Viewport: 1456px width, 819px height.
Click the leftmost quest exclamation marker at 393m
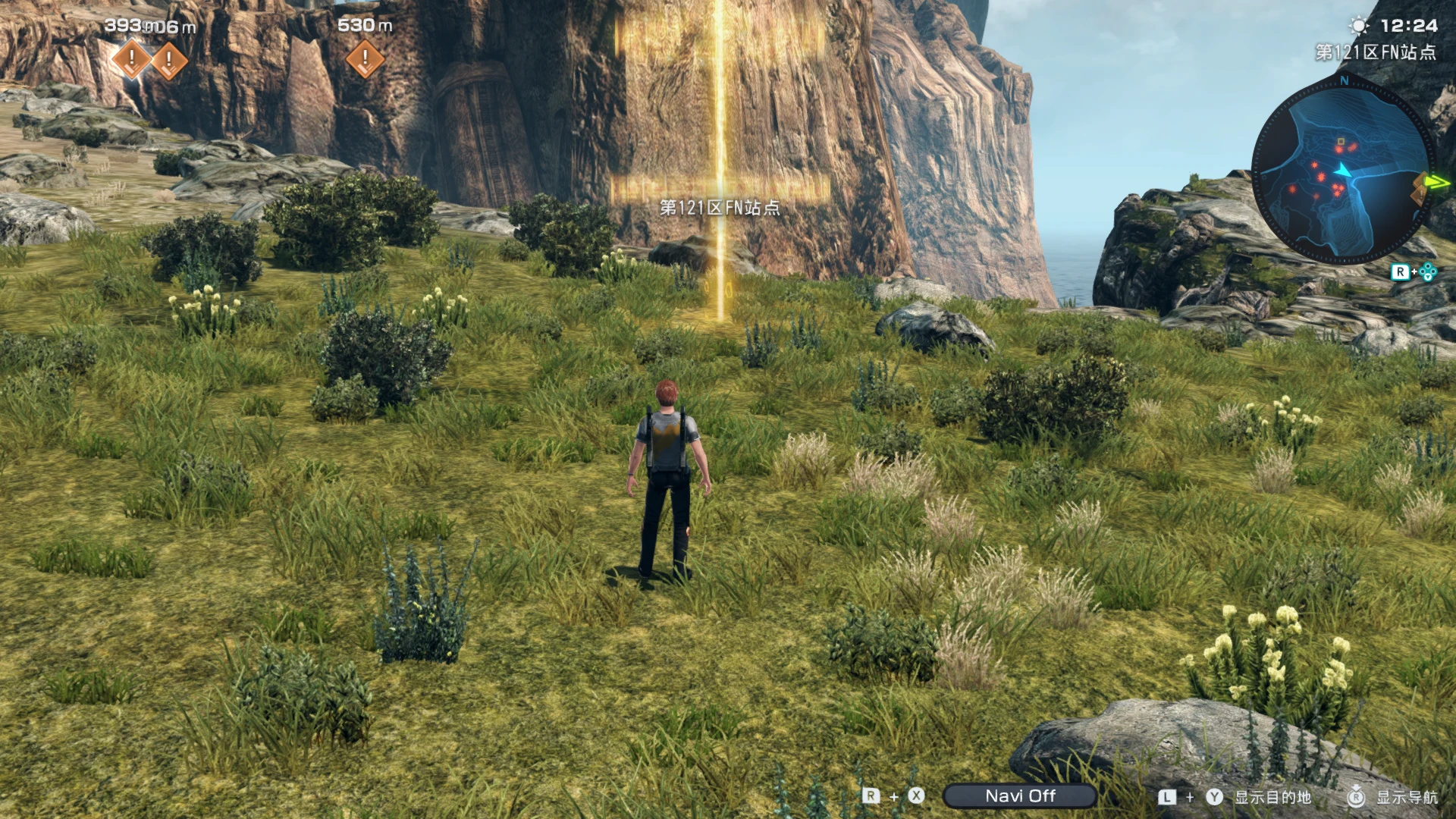click(x=133, y=61)
